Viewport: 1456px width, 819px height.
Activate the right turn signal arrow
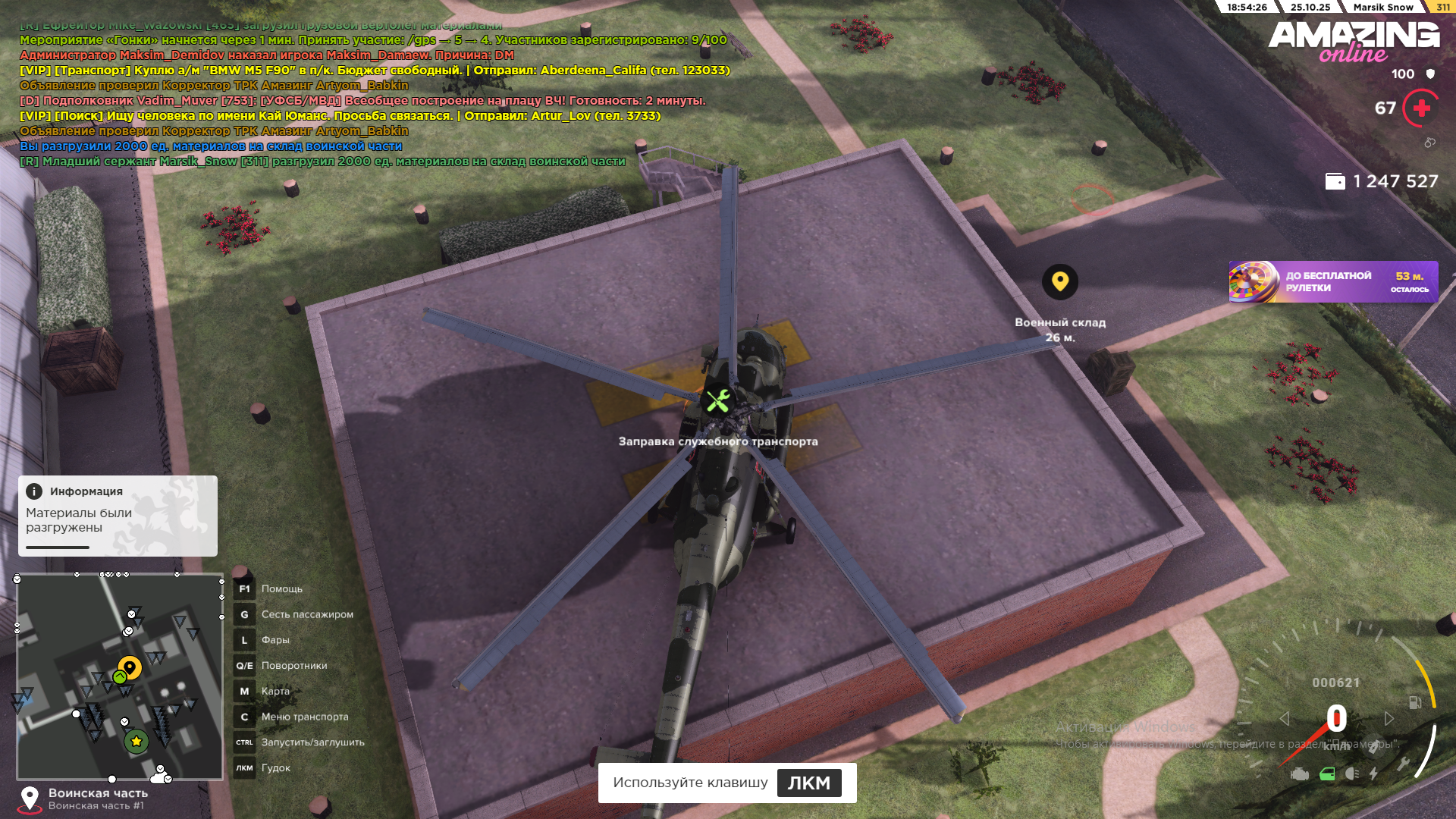tap(1389, 718)
